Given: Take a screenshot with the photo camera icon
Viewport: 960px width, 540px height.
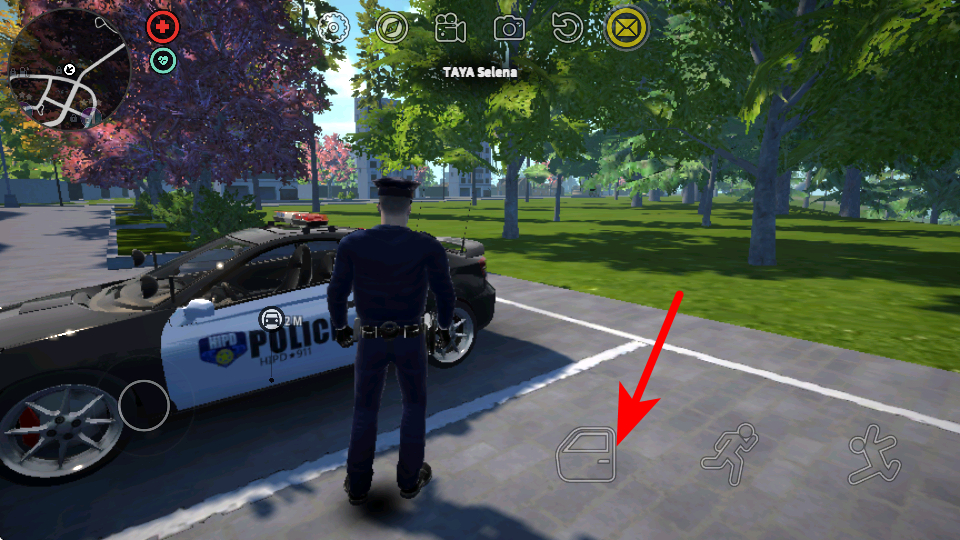Looking at the screenshot, I should click(x=509, y=28).
